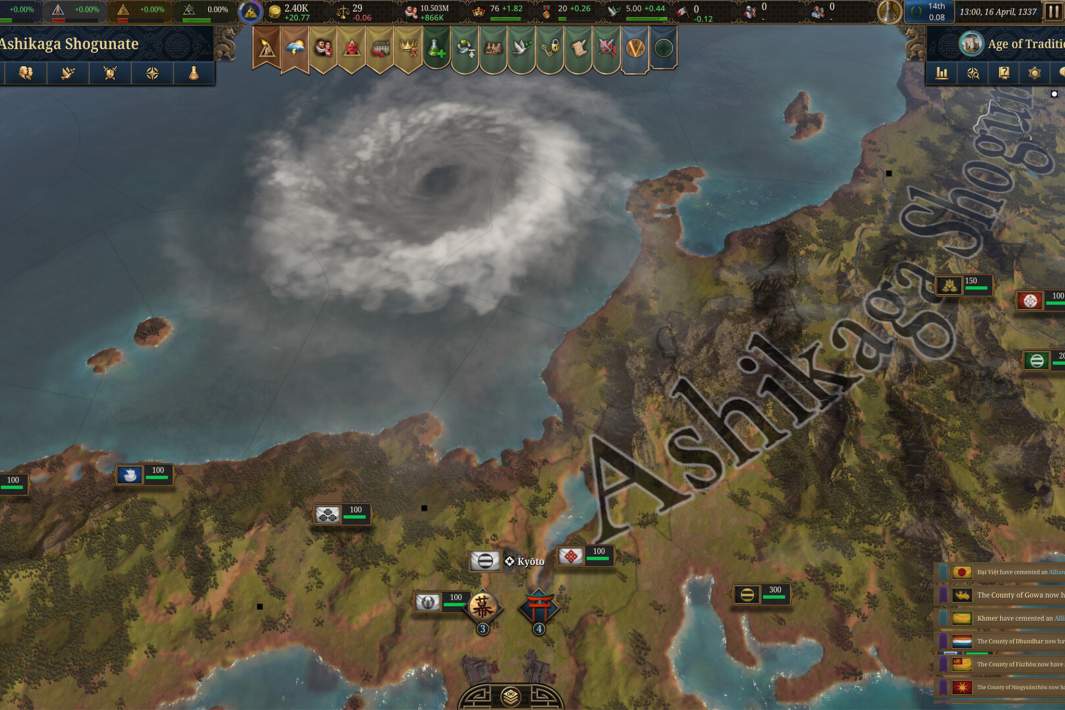
Task: Open the scroll banner tab
Action: (578, 47)
